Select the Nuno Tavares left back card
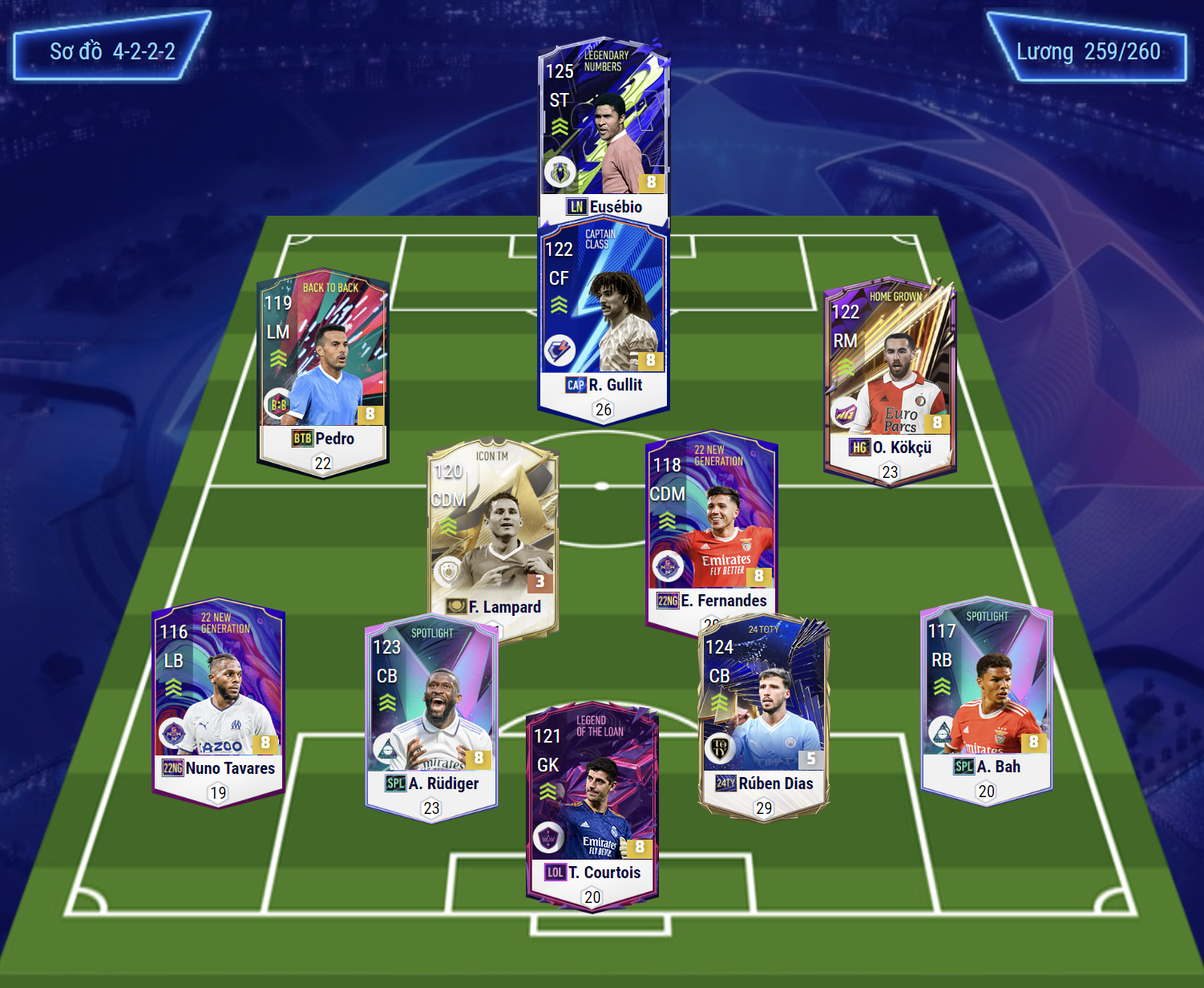 pos(218,699)
